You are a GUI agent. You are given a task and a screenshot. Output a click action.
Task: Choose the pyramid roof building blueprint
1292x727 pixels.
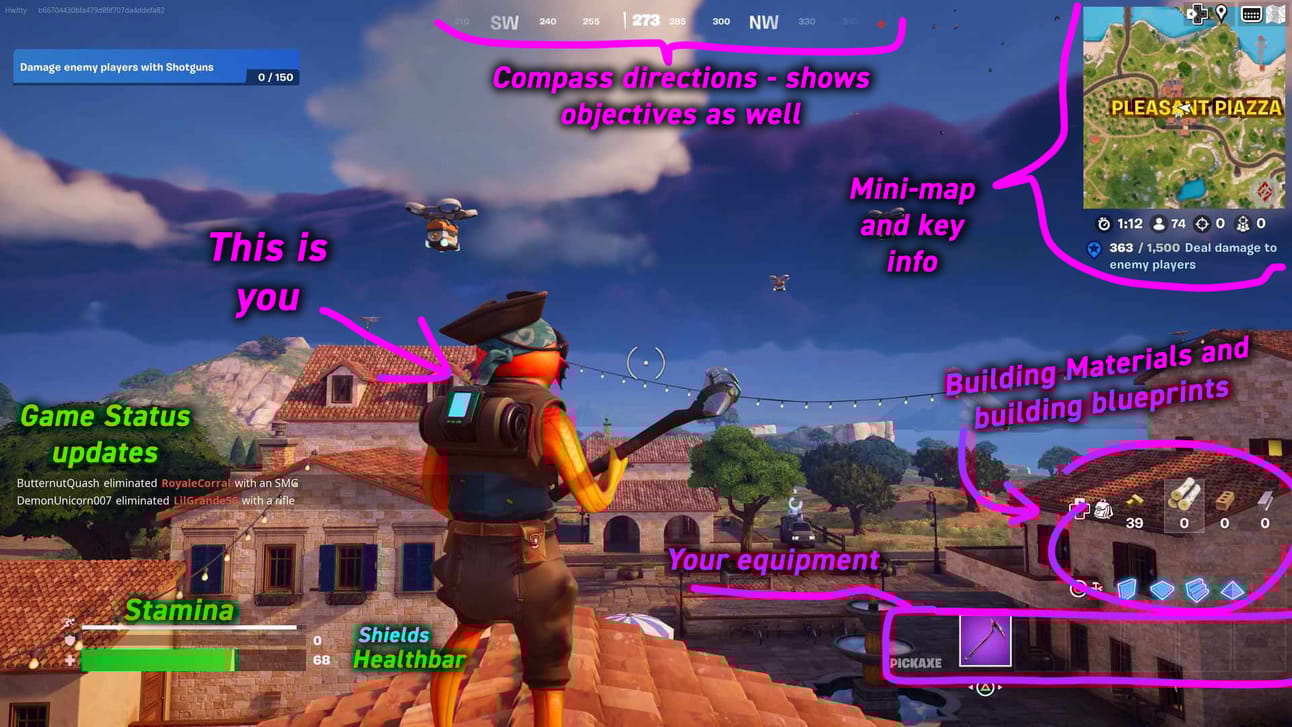click(1232, 590)
